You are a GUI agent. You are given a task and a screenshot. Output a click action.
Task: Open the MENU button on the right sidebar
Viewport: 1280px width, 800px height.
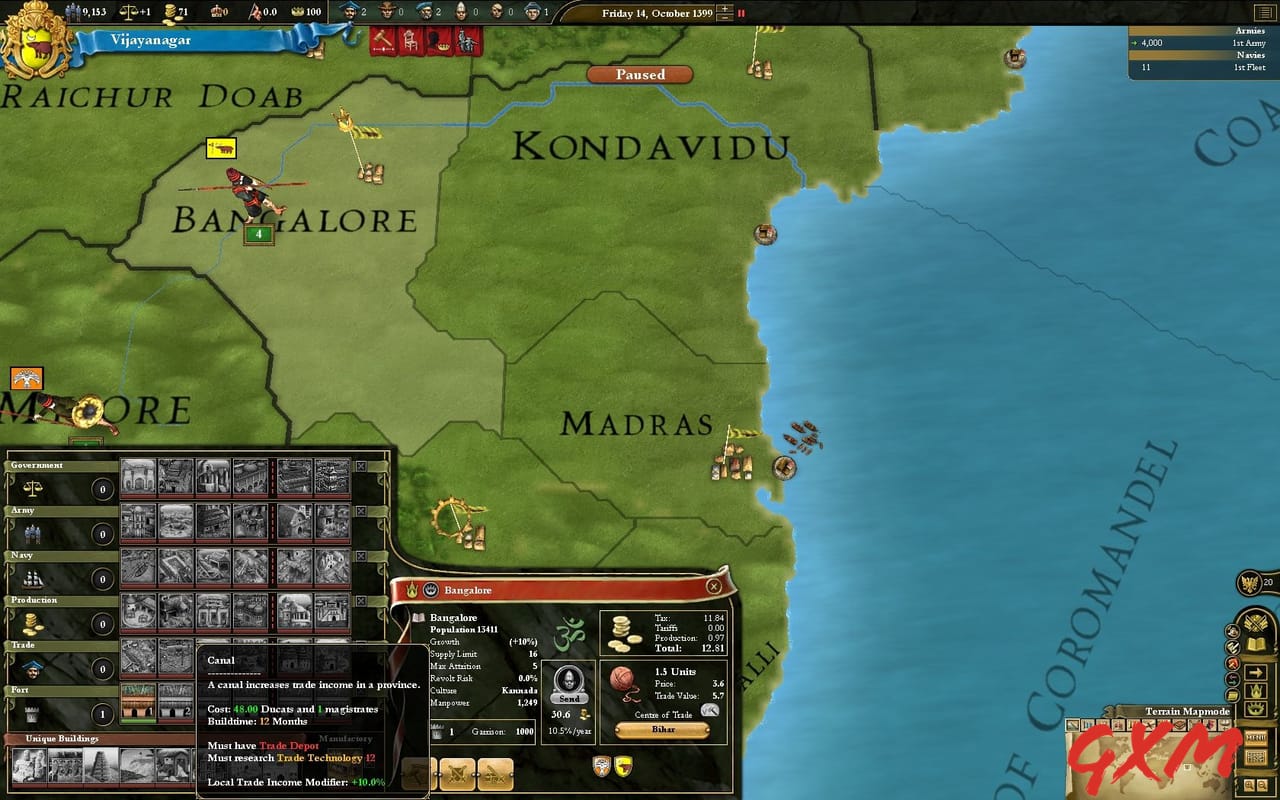click(1258, 739)
